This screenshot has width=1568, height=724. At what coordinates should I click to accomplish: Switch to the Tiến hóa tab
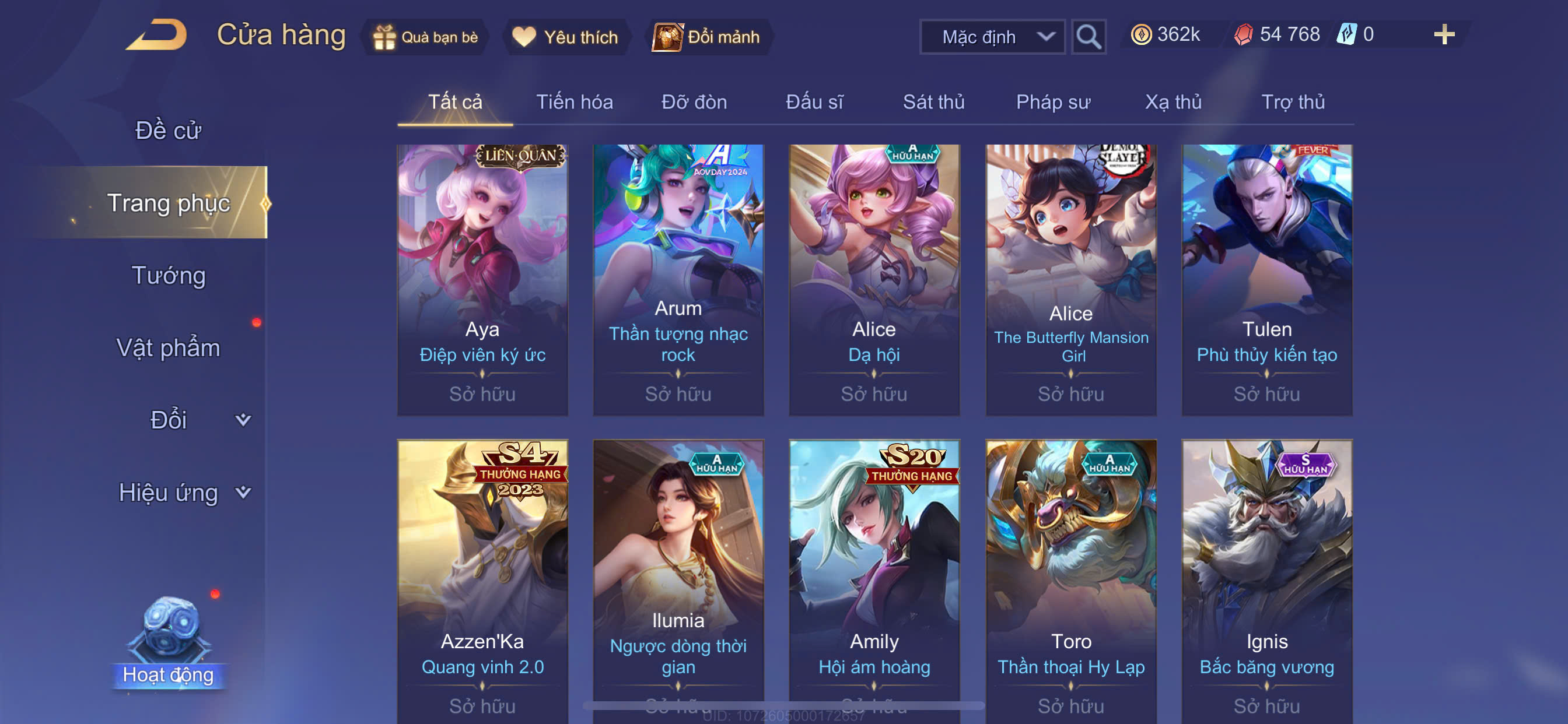click(574, 101)
